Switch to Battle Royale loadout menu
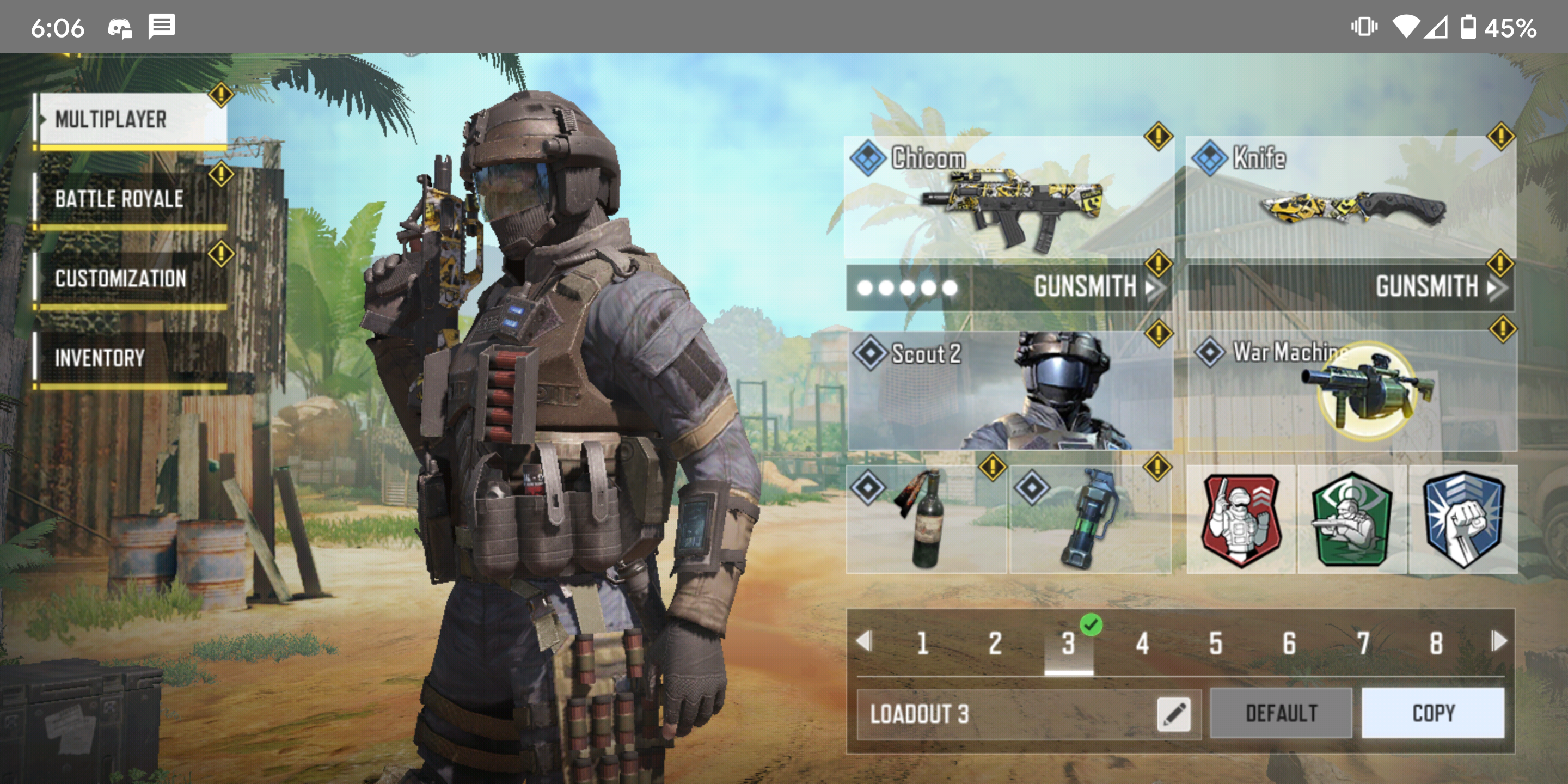1568x784 pixels. [131, 199]
